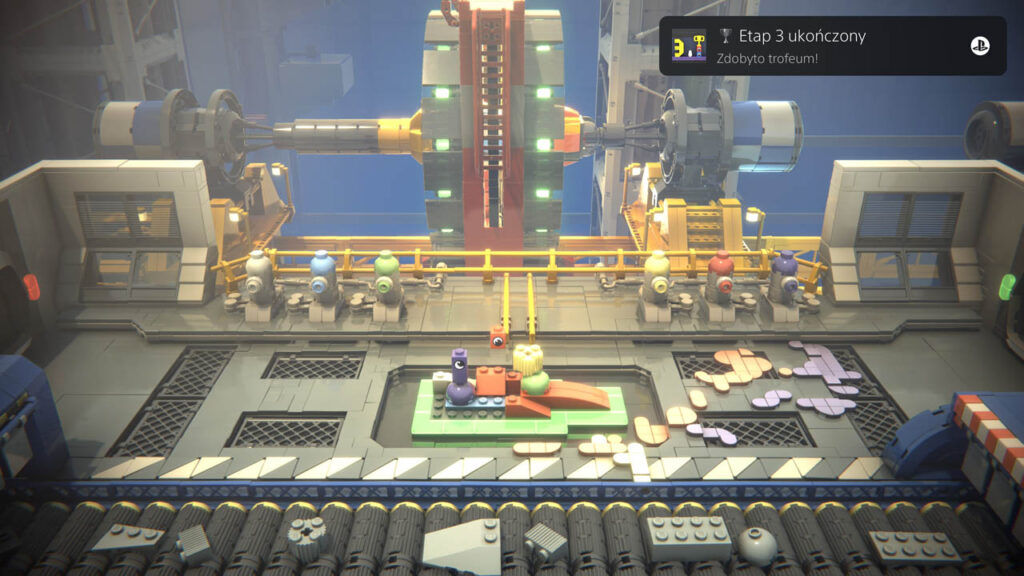Select the trophy thumbnail image in the notification
This screenshot has height=576, width=1024.
coord(689,46)
